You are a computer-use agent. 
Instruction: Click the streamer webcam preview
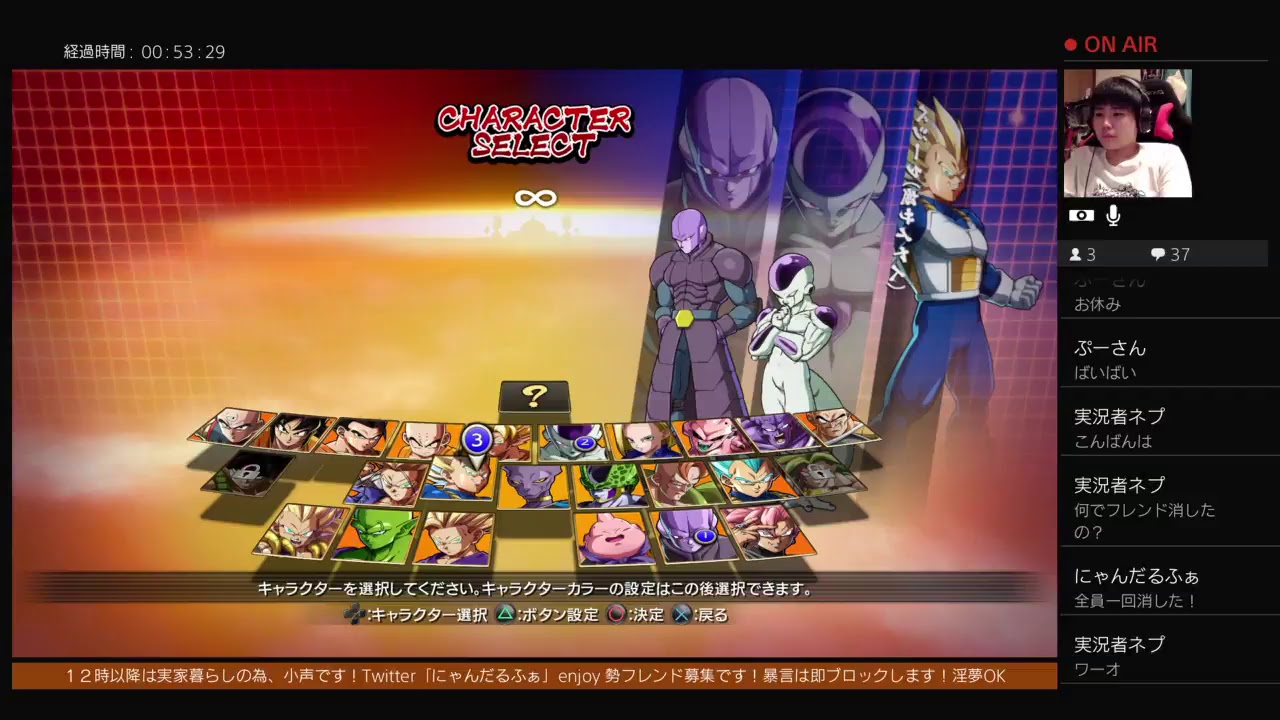click(1129, 133)
